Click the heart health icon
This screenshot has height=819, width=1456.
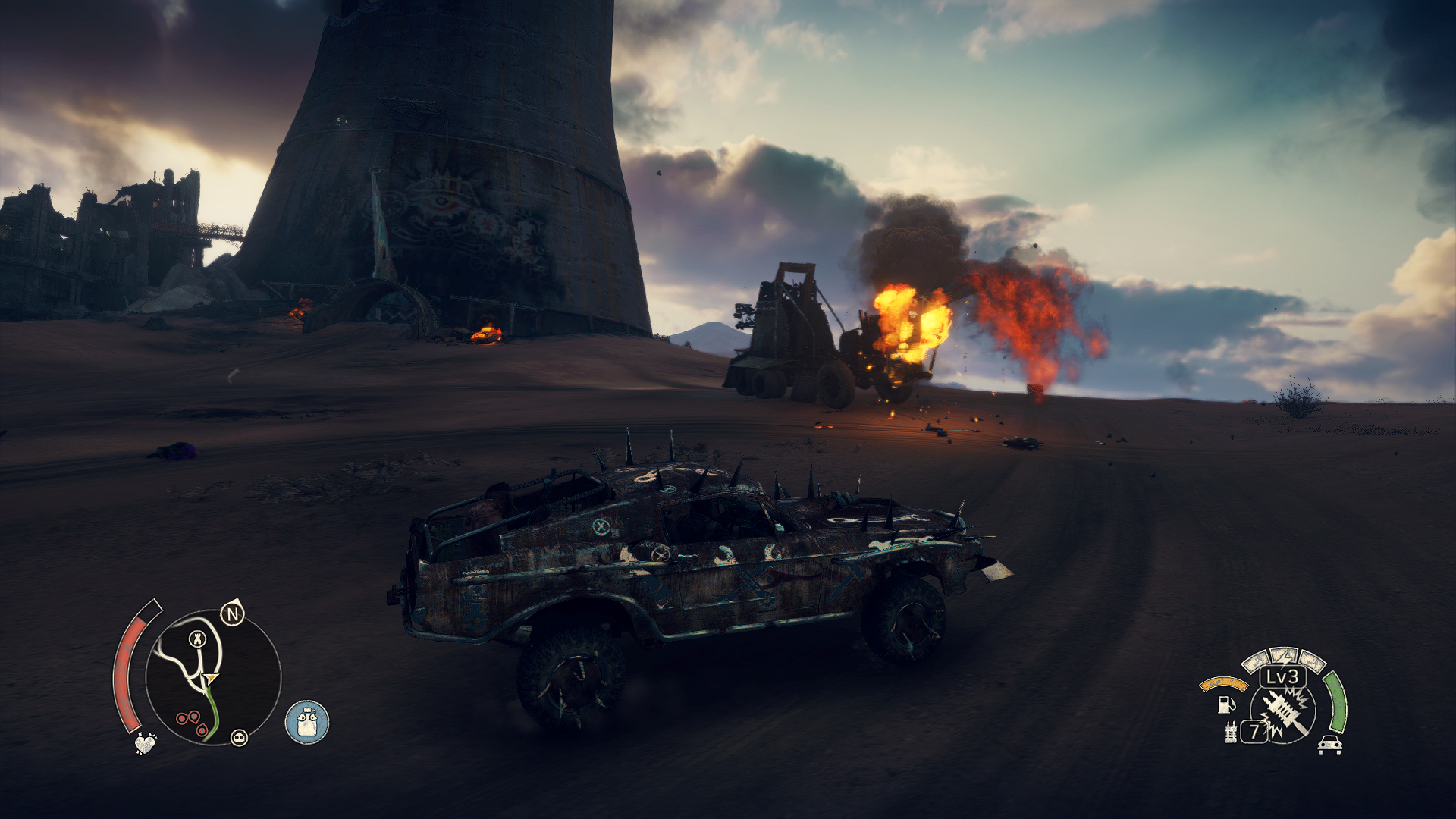click(145, 743)
